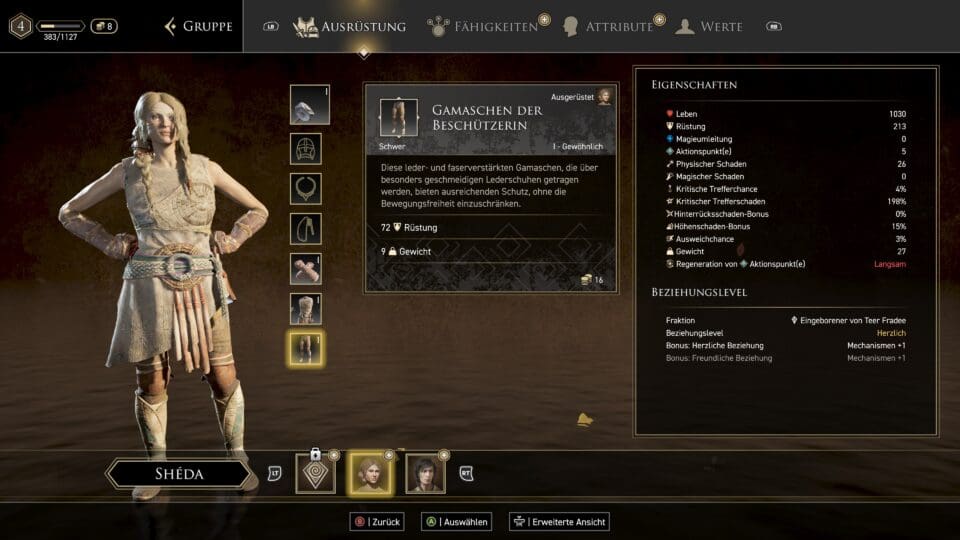Screen dimensions: 960x540
Task: Select the Ausrüstung tab
Action: pyautogui.click(x=350, y=26)
